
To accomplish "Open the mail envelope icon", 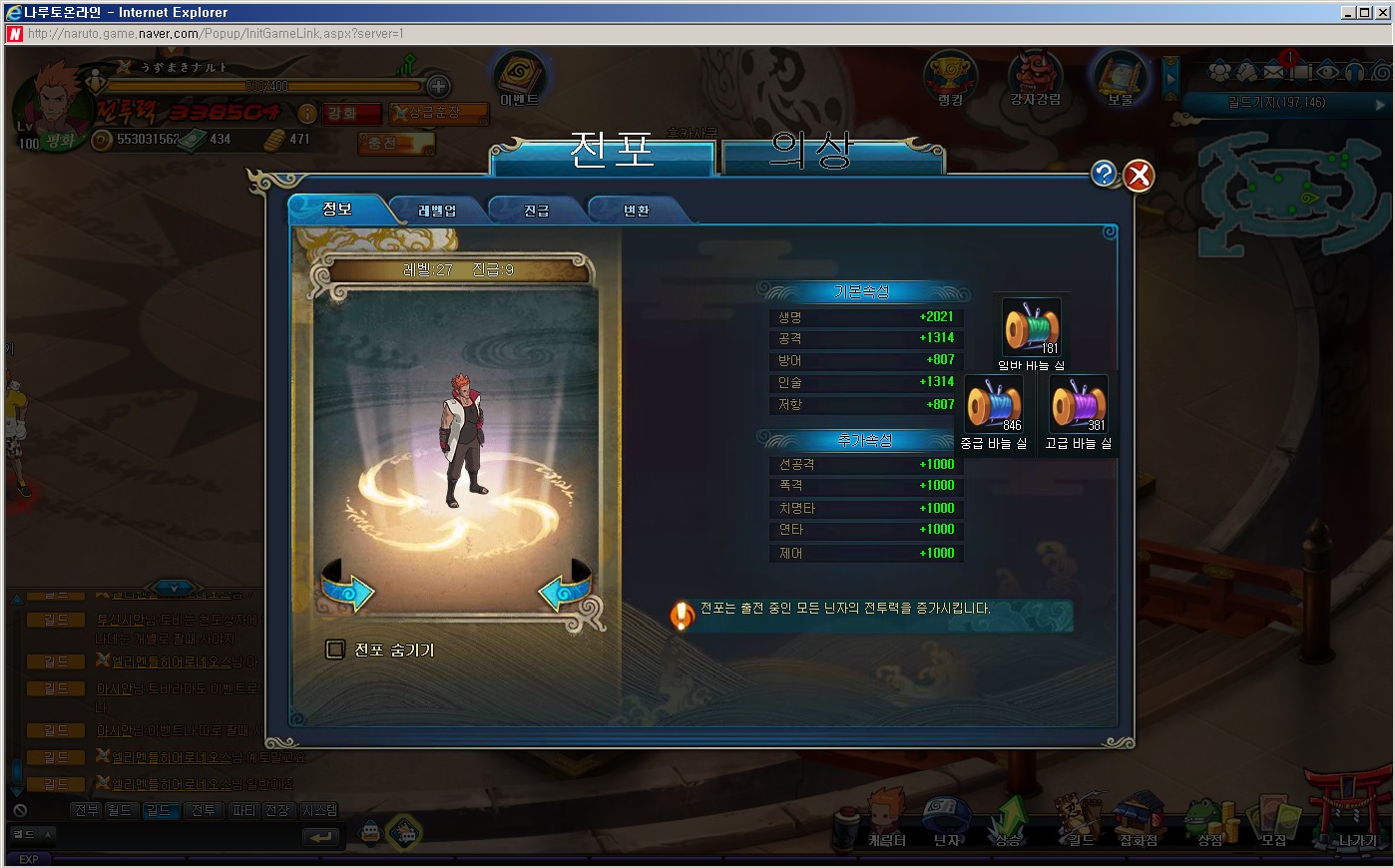I will click(x=1275, y=72).
